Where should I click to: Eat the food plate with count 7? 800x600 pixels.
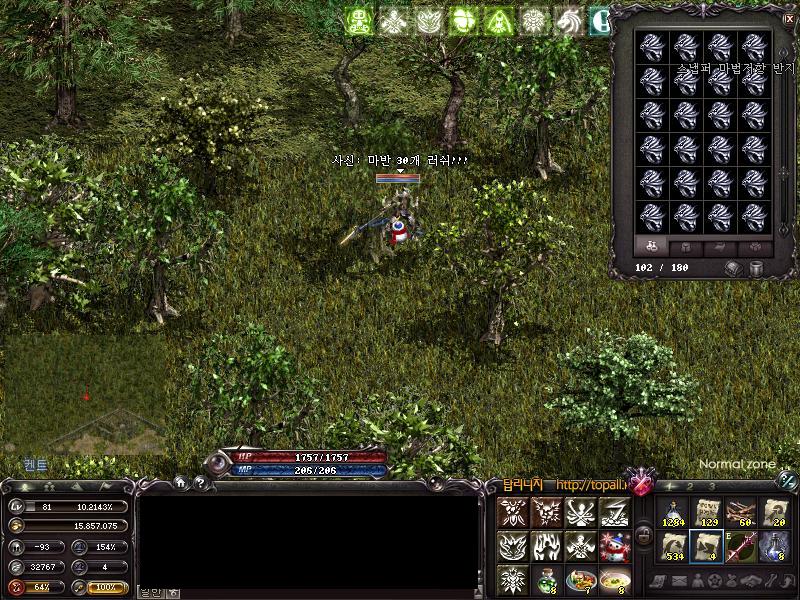click(580, 579)
